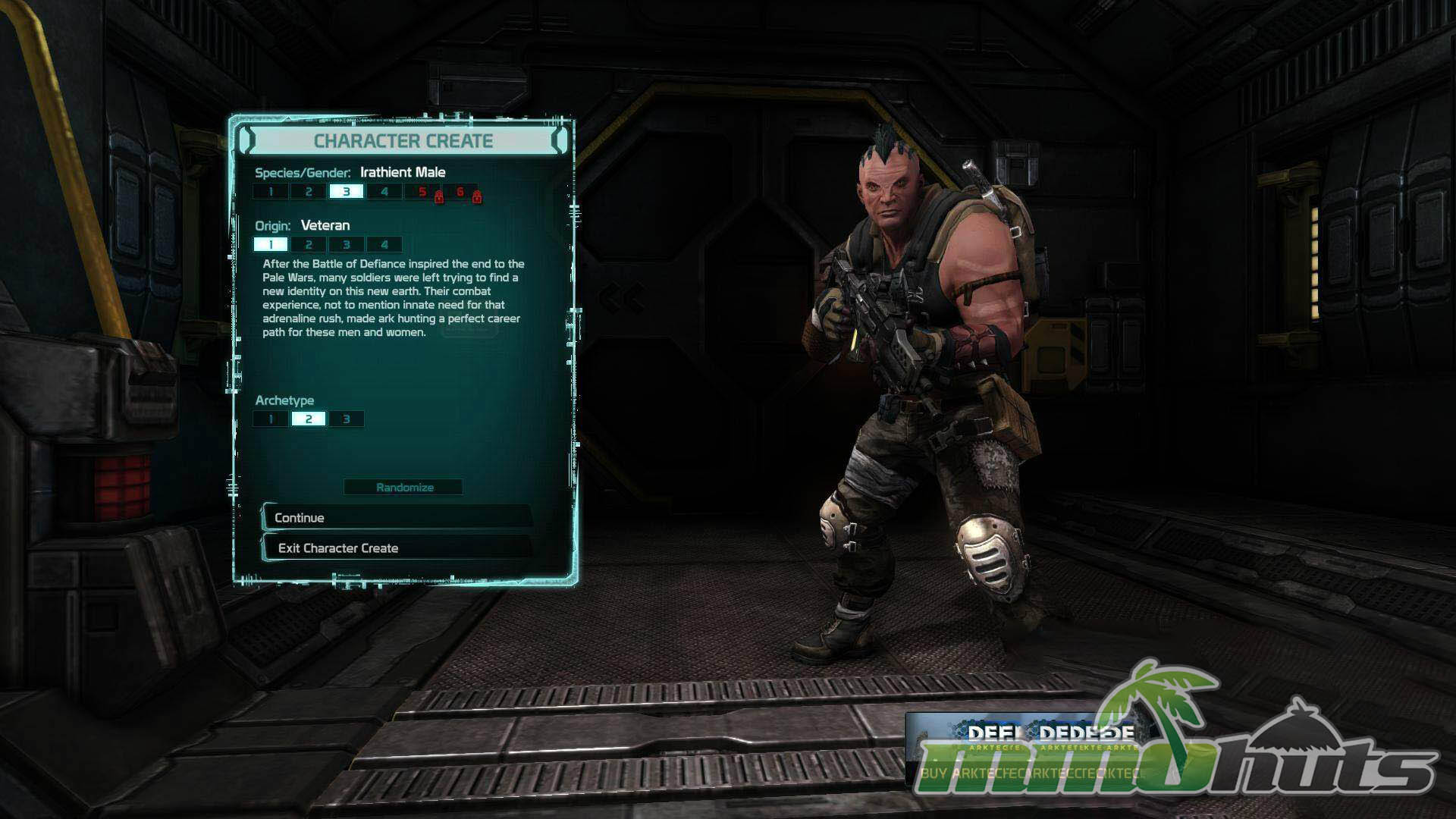Select highlighted Species/Gender option 3
Screen dimensions: 1456x819
(347, 192)
